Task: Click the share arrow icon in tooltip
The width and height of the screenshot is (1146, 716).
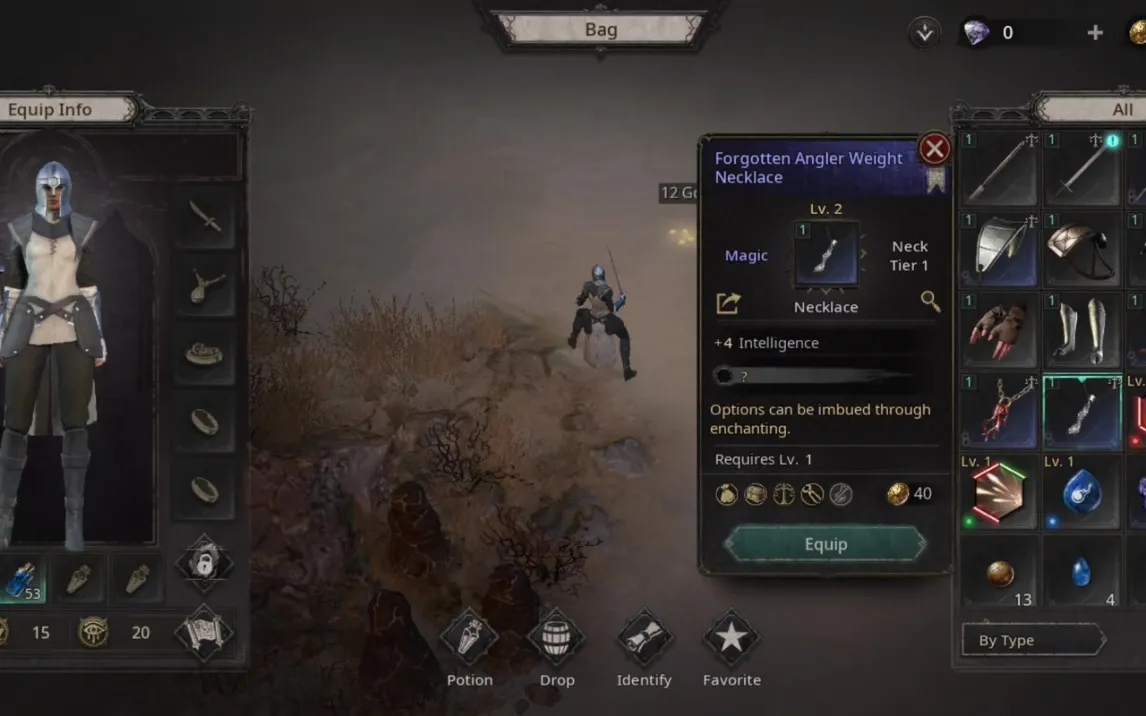Action: [x=729, y=302]
